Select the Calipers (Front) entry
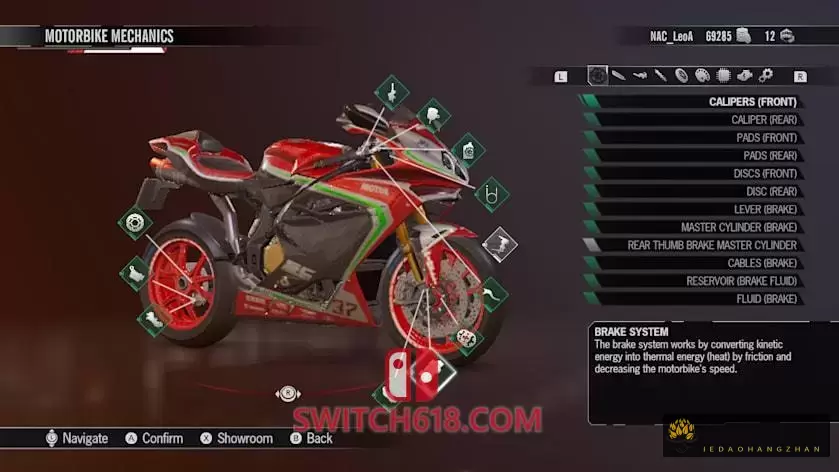This screenshot has width=839, height=472. click(x=752, y=101)
